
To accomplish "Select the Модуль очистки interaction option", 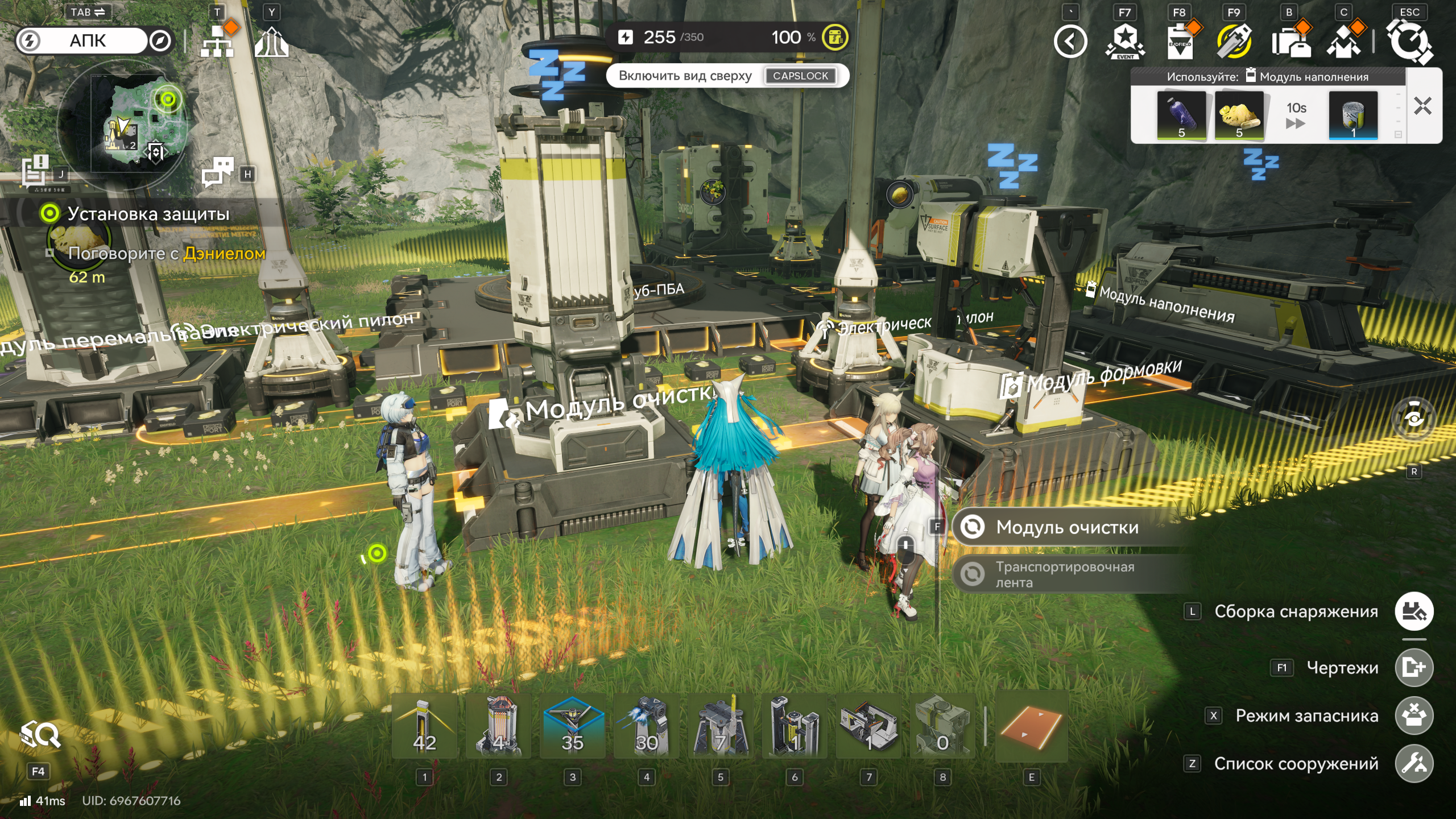I will pyautogui.click(x=1067, y=527).
